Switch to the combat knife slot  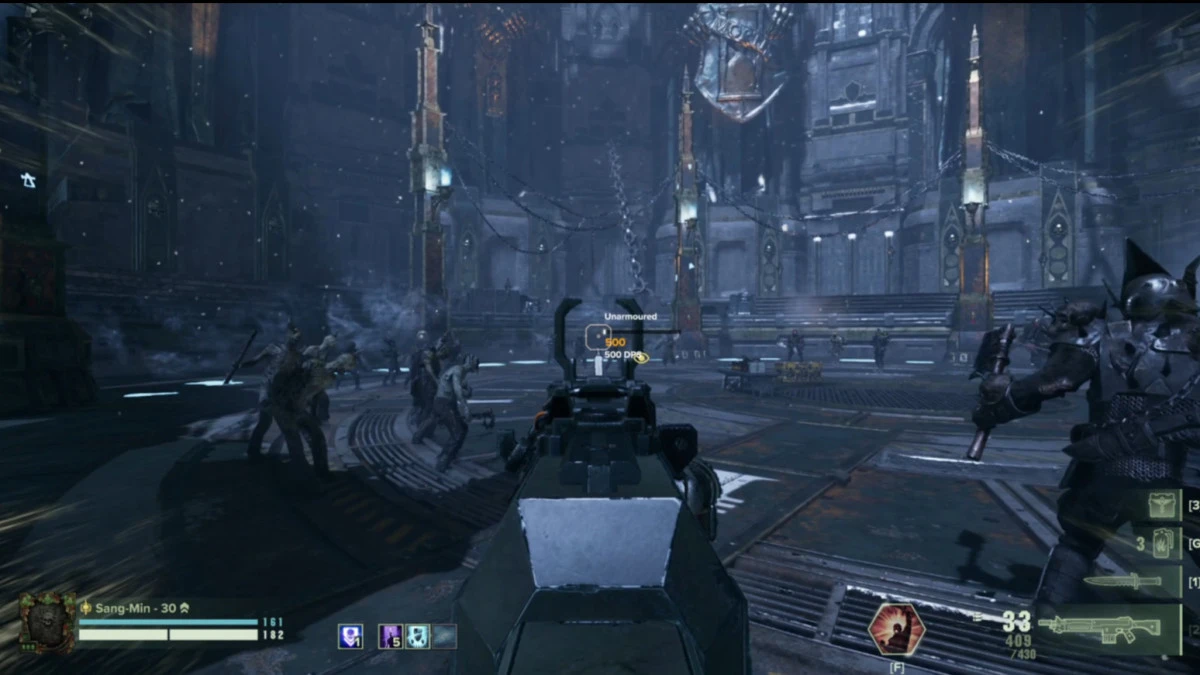tap(1122, 581)
